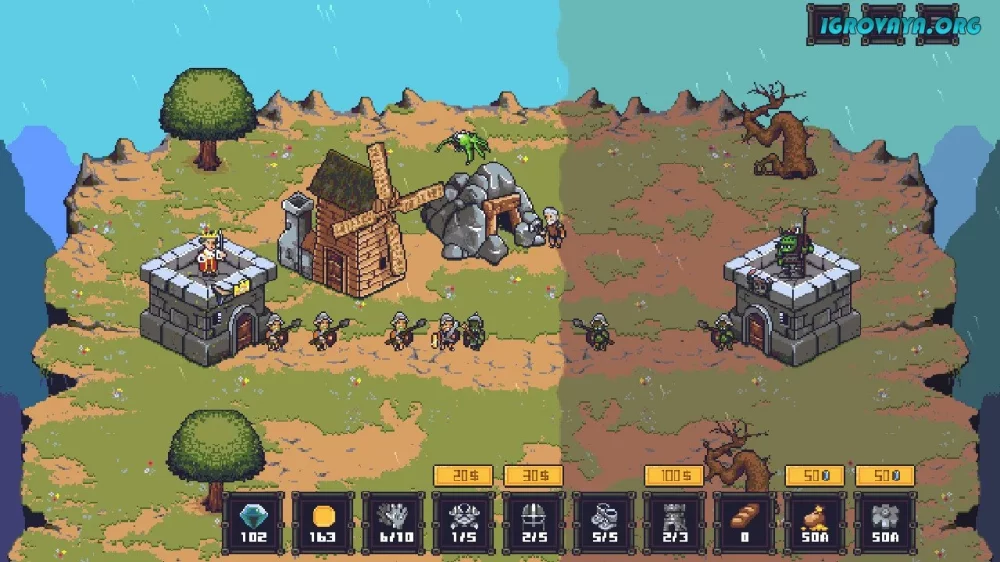Select the stone tower build slot
The width and height of the screenshot is (1000, 562).
coord(674,522)
